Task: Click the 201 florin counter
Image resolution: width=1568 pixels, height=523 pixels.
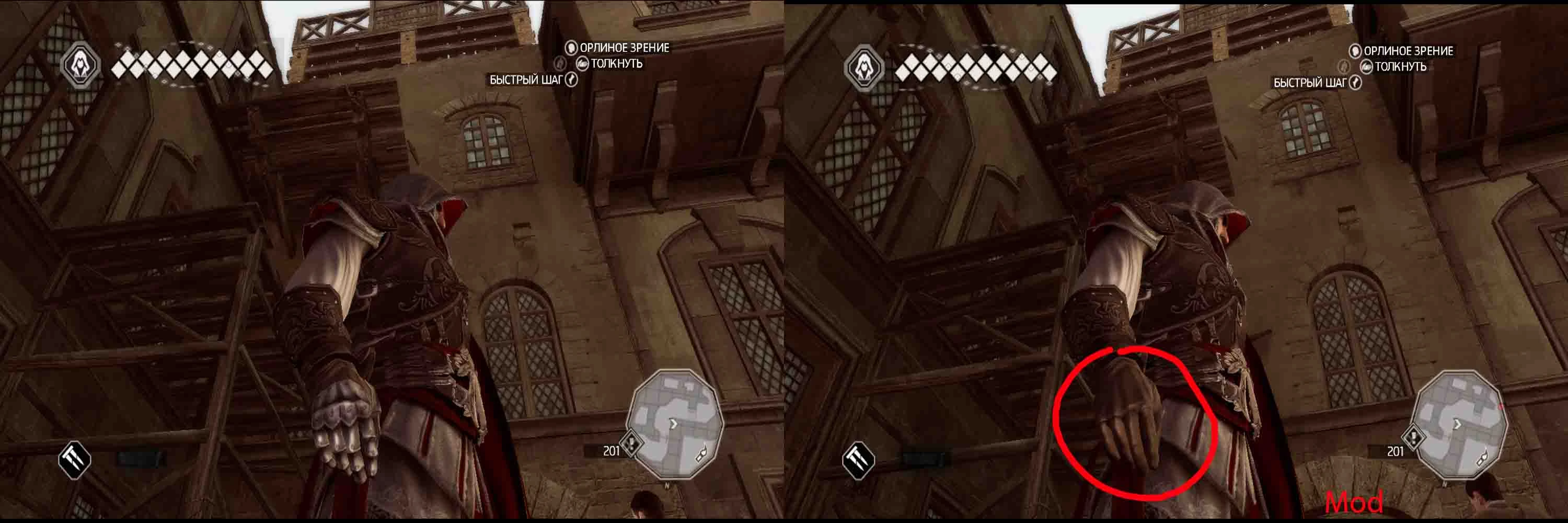Action: pyautogui.click(x=610, y=450)
